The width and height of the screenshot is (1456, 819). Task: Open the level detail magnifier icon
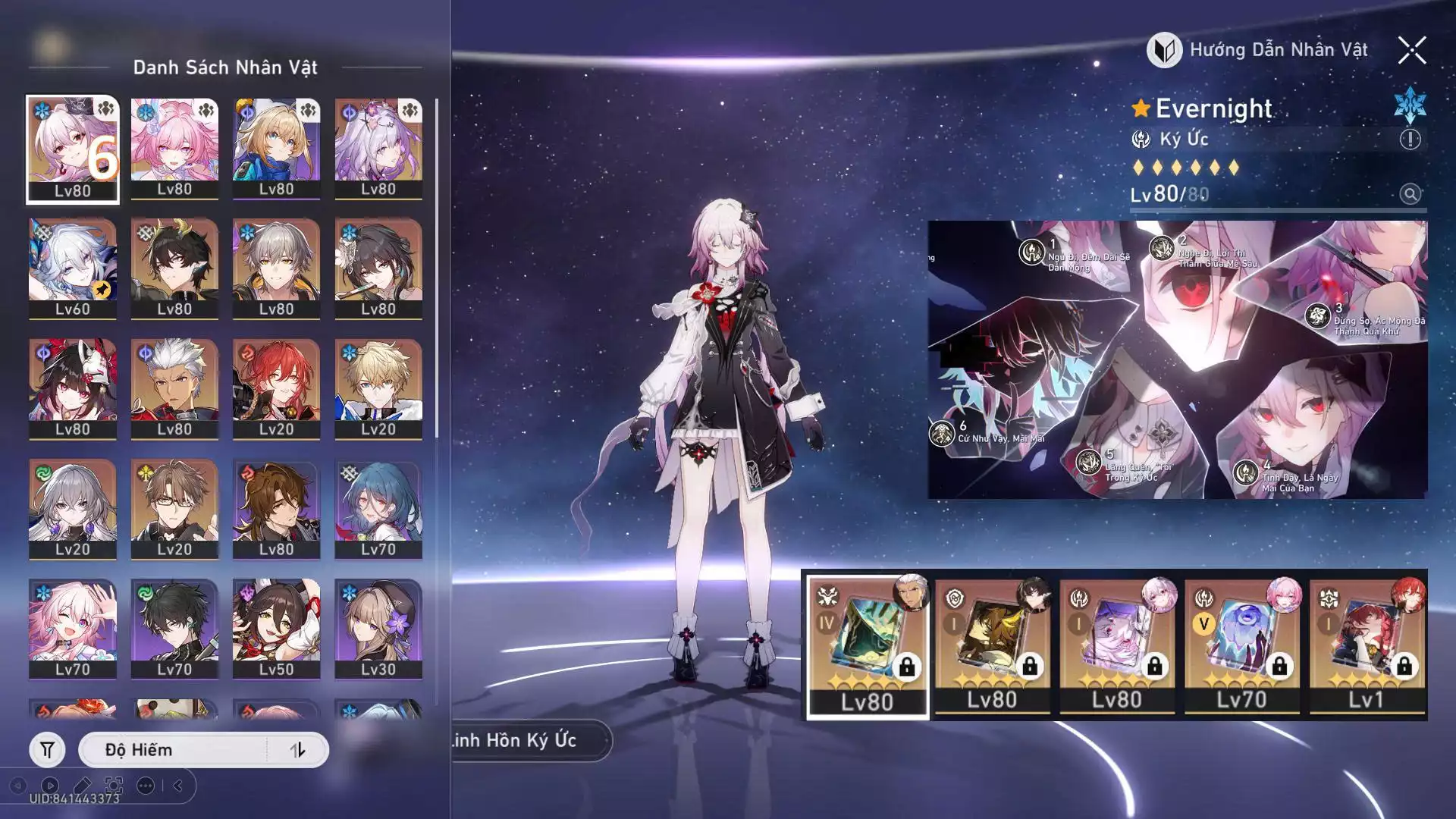click(1410, 194)
